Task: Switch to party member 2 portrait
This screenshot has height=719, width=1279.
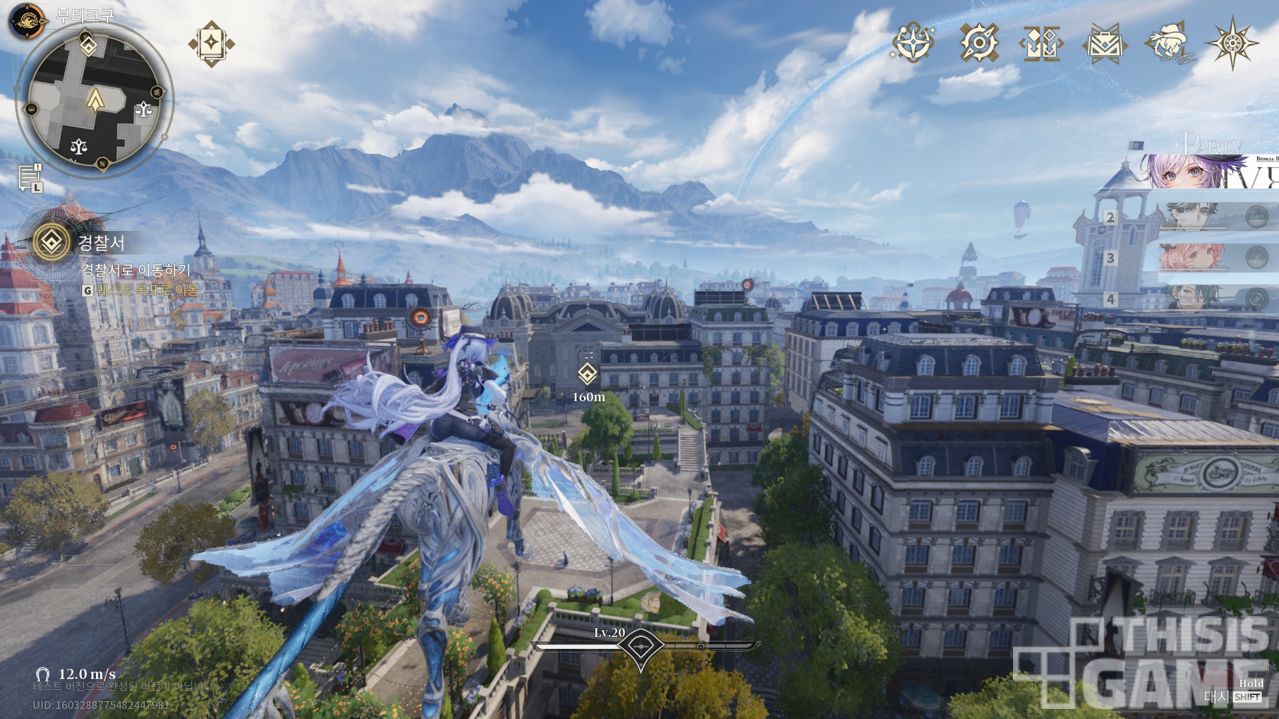Action: (1190, 216)
